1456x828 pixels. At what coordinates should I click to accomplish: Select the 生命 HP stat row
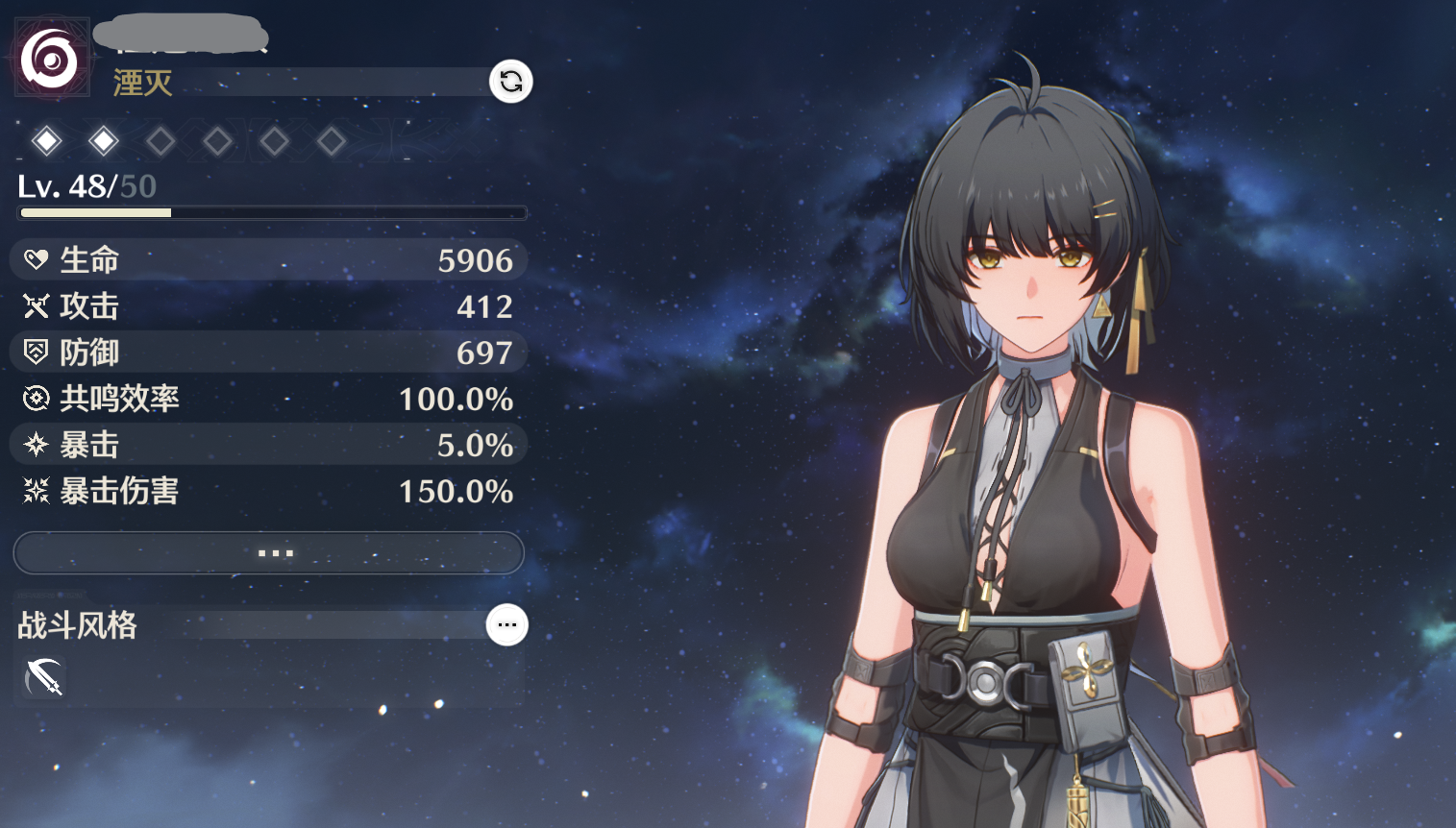pos(269,260)
